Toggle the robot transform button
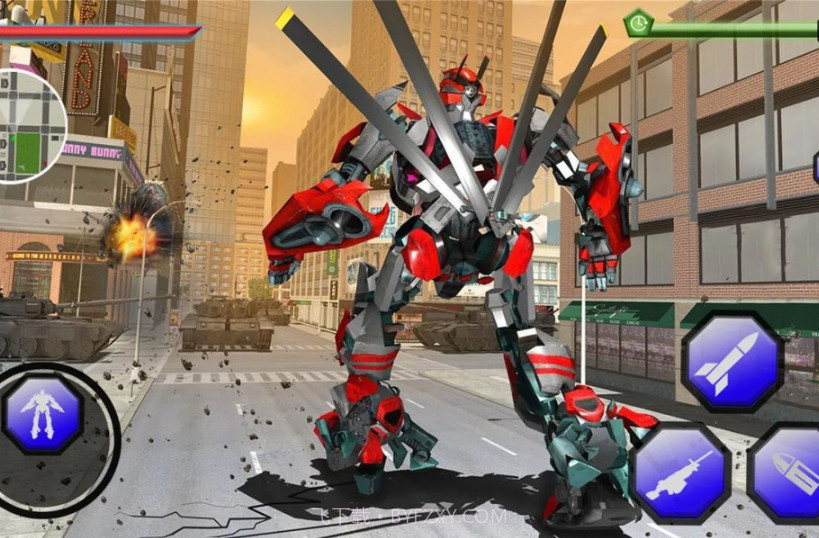Image resolution: width=819 pixels, height=538 pixels. [x=42, y=412]
